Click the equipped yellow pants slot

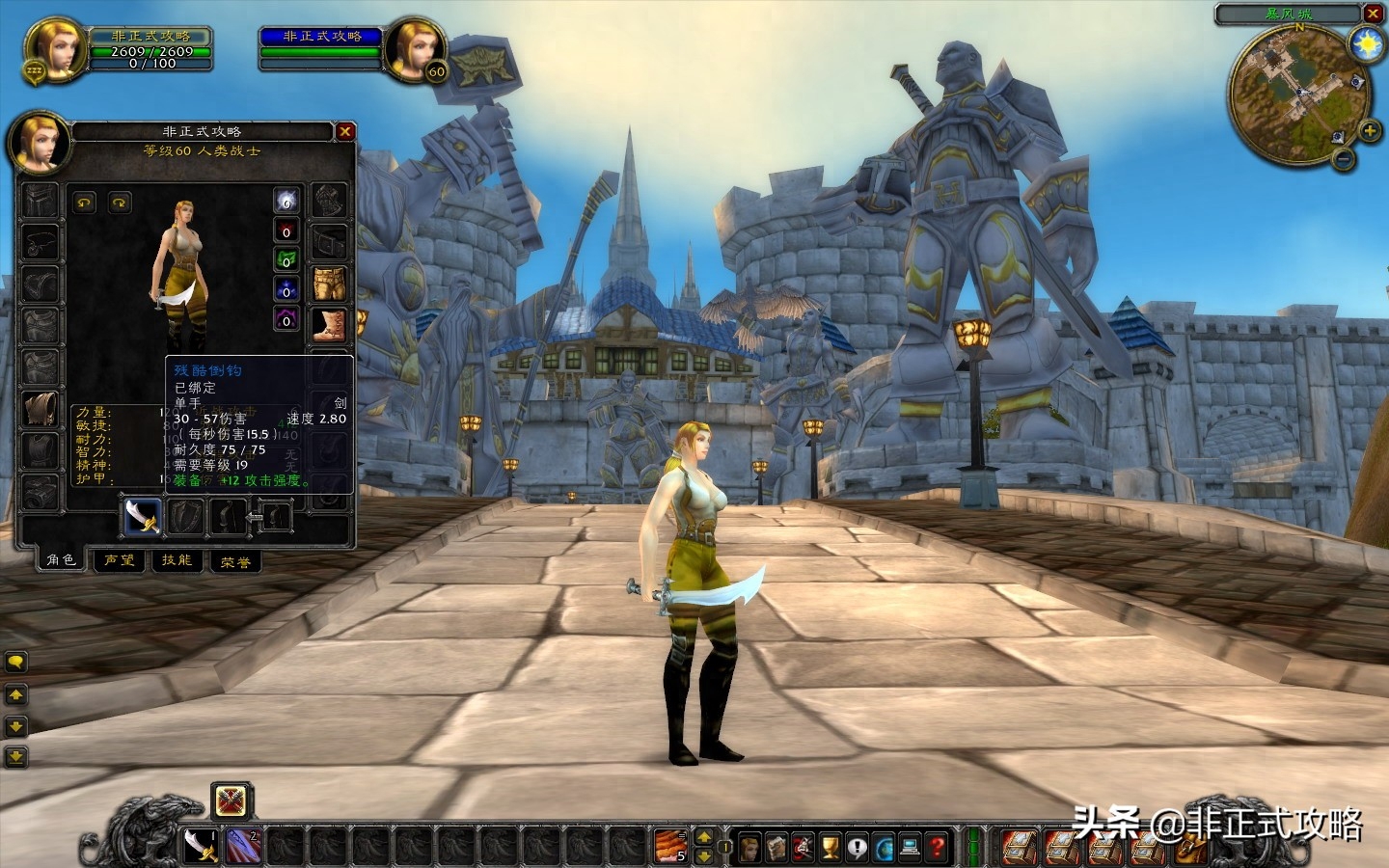[329, 285]
